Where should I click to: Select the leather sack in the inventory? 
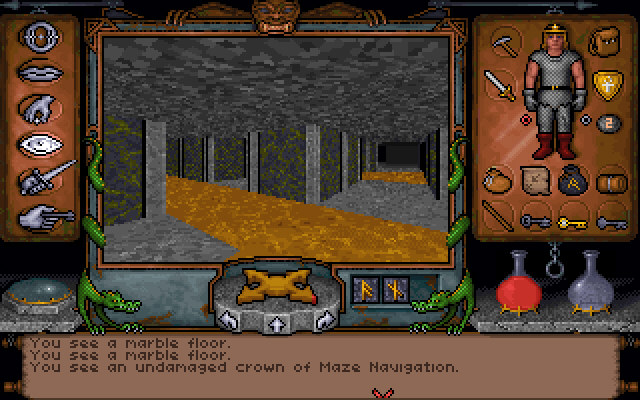tap(497, 181)
